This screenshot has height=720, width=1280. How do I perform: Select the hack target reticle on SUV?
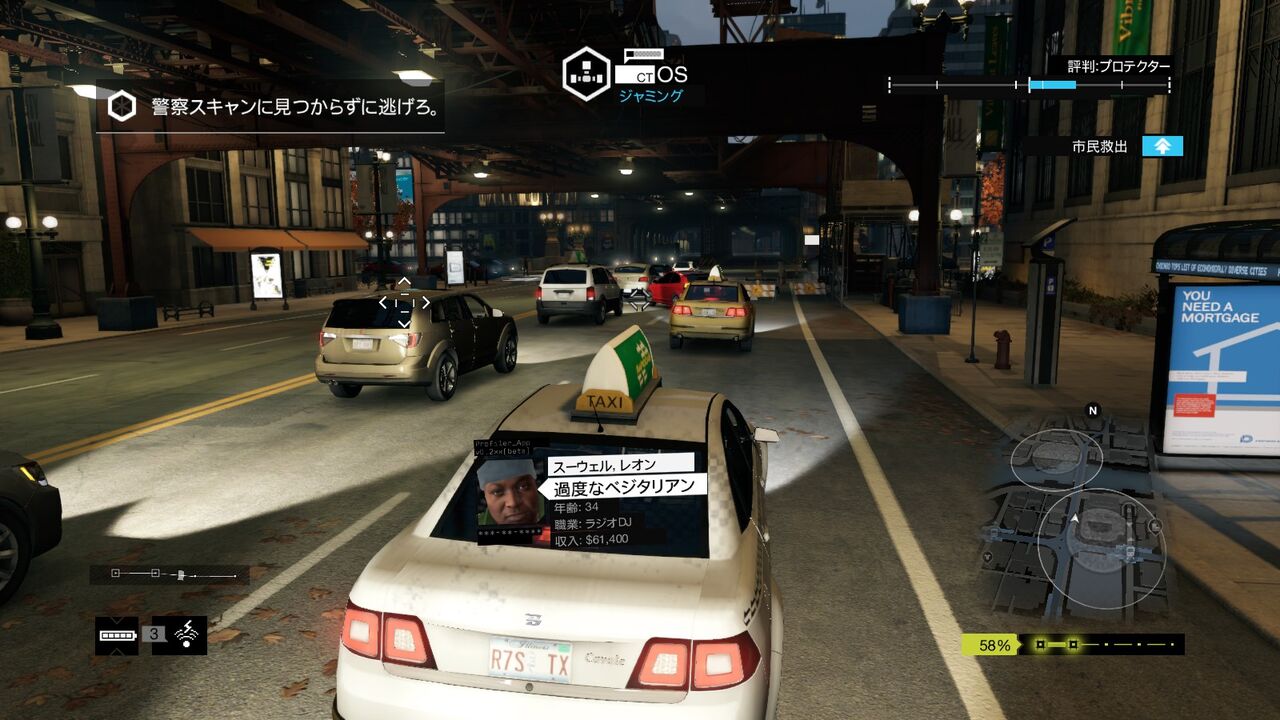[404, 302]
